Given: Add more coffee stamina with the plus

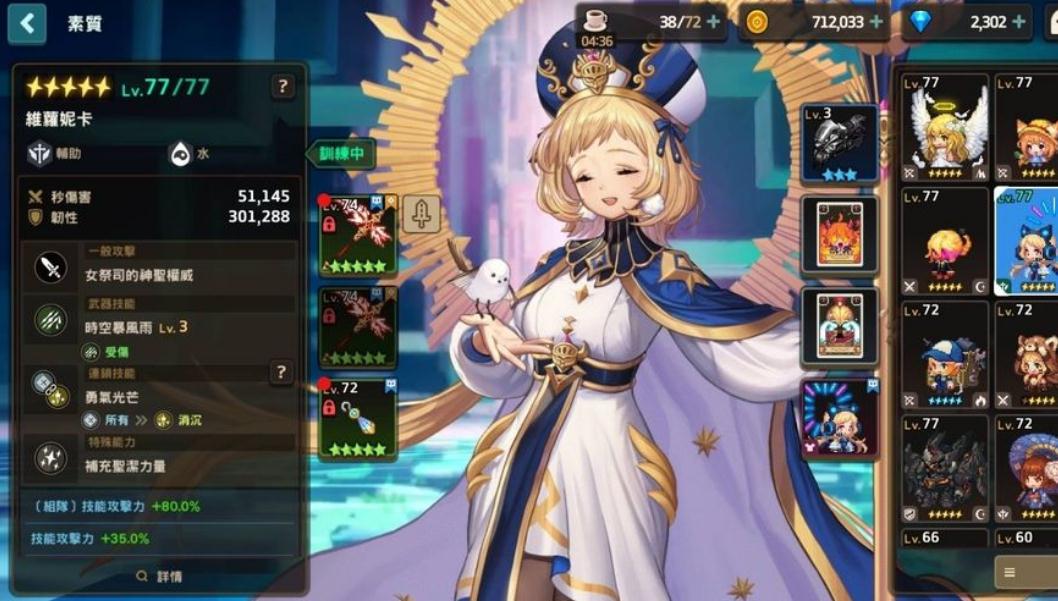Looking at the screenshot, I should click(713, 22).
